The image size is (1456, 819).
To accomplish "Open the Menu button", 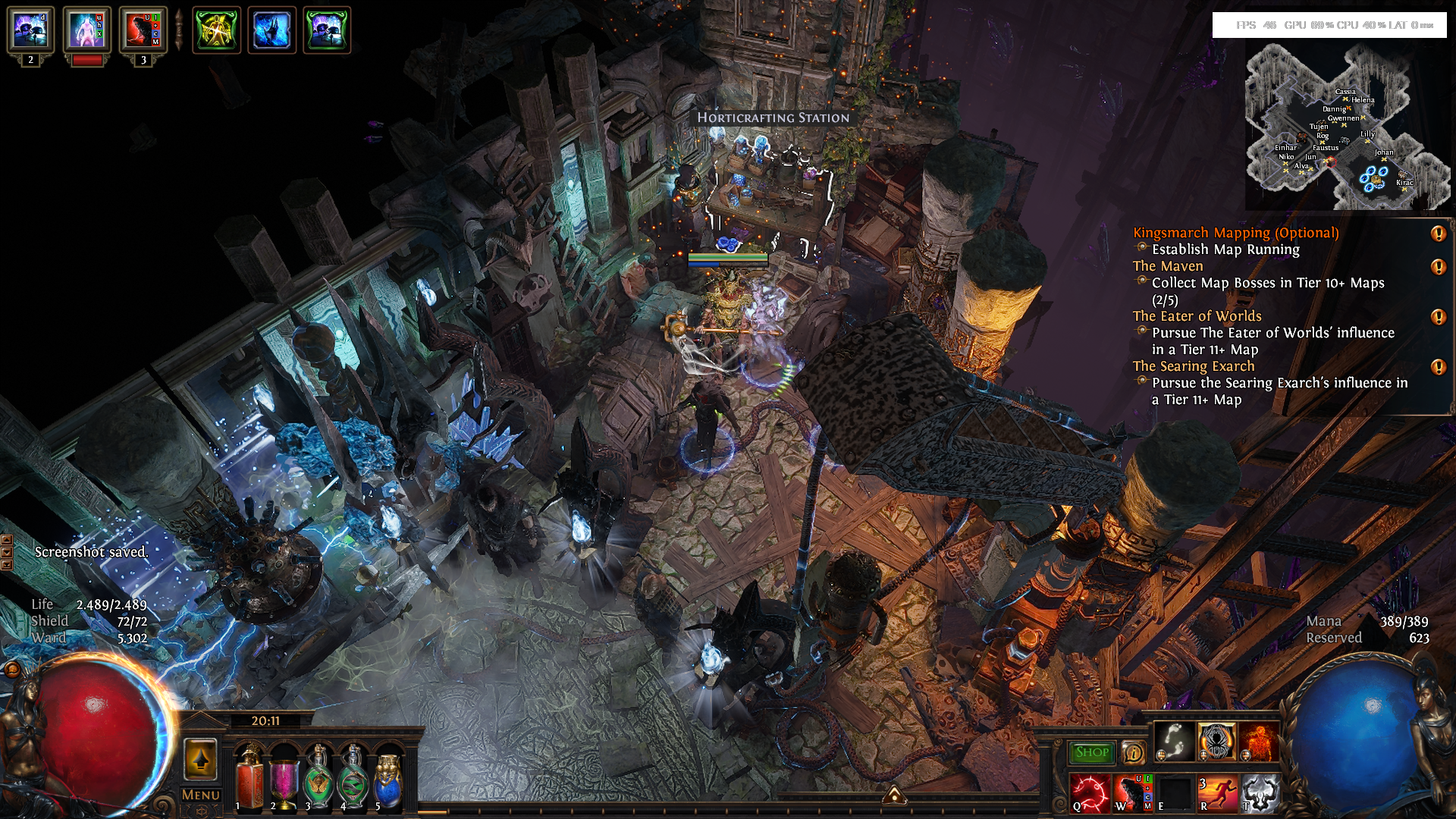I will (201, 795).
